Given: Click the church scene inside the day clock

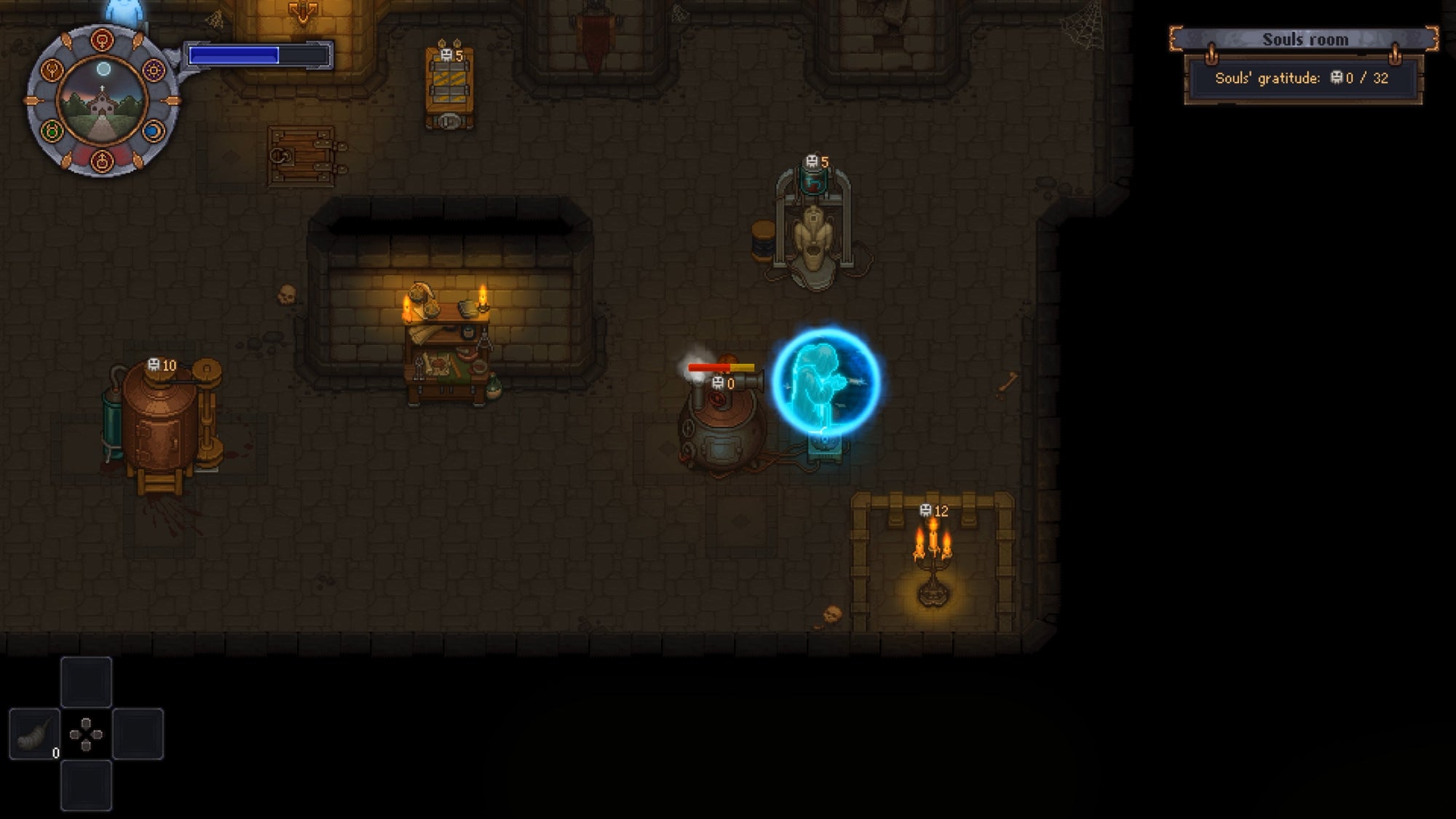Looking at the screenshot, I should pos(102,103).
